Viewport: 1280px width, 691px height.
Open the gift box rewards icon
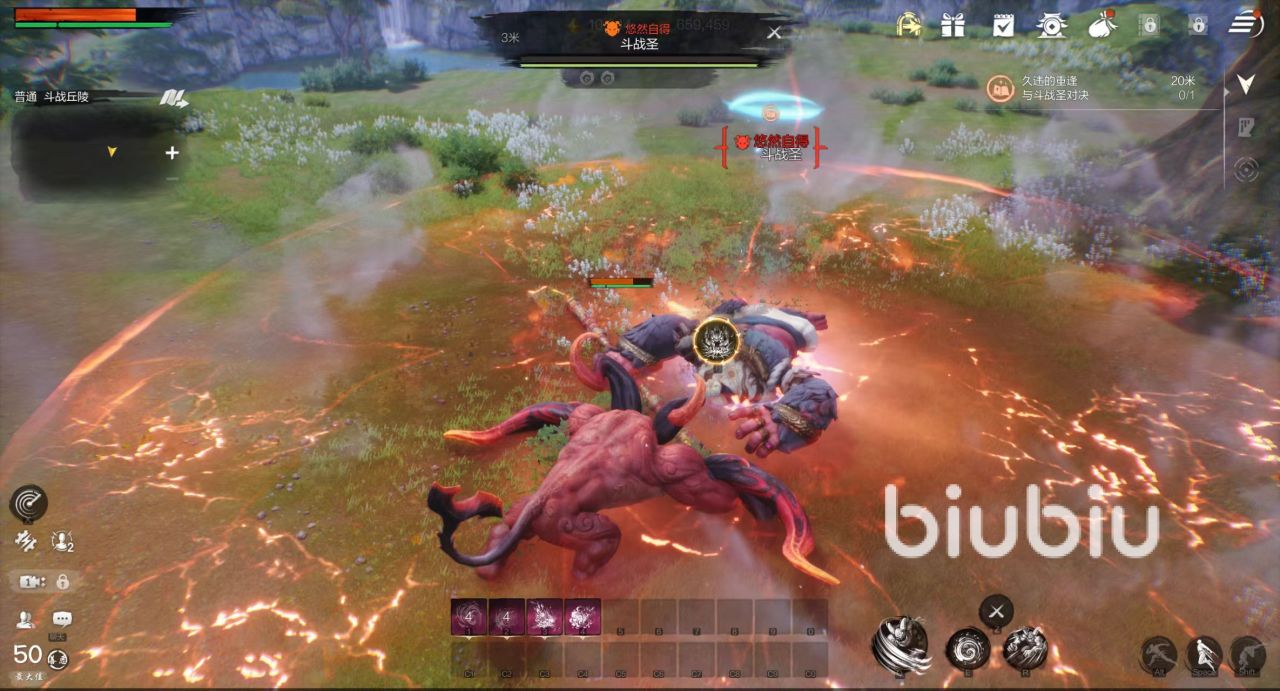[x=955, y=25]
